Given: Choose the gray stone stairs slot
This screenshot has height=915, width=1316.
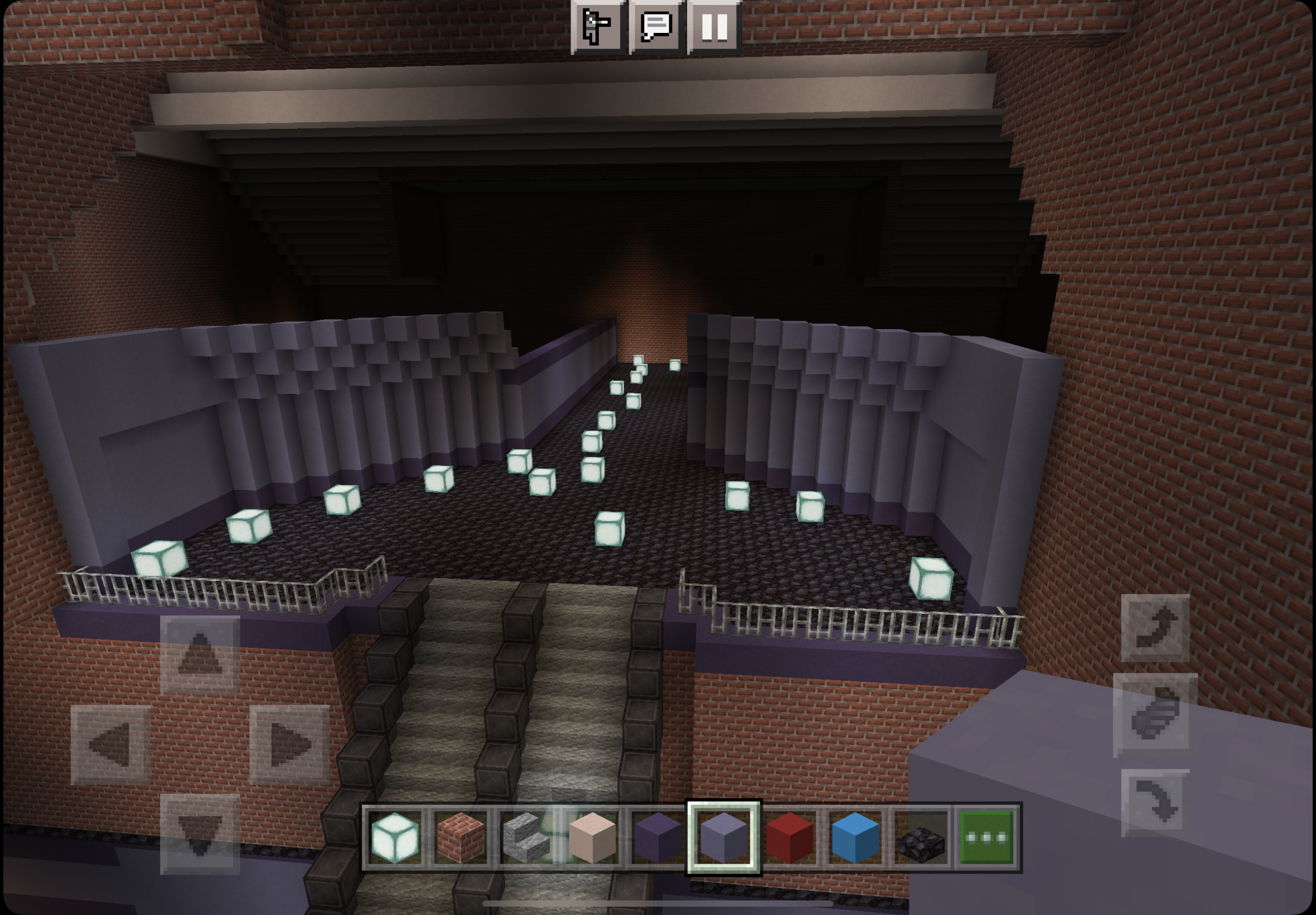Looking at the screenshot, I should pos(526,837).
